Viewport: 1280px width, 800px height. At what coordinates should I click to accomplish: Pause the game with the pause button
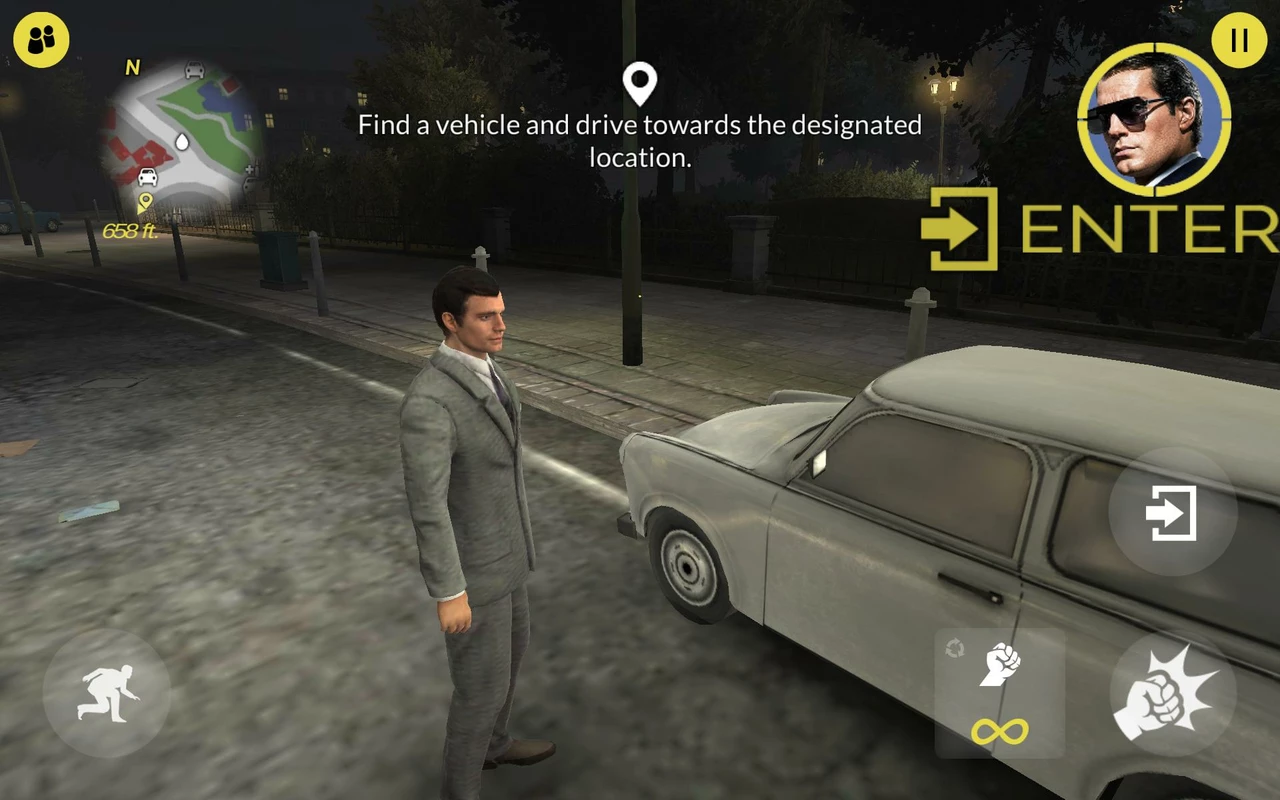click(x=1237, y=42)
